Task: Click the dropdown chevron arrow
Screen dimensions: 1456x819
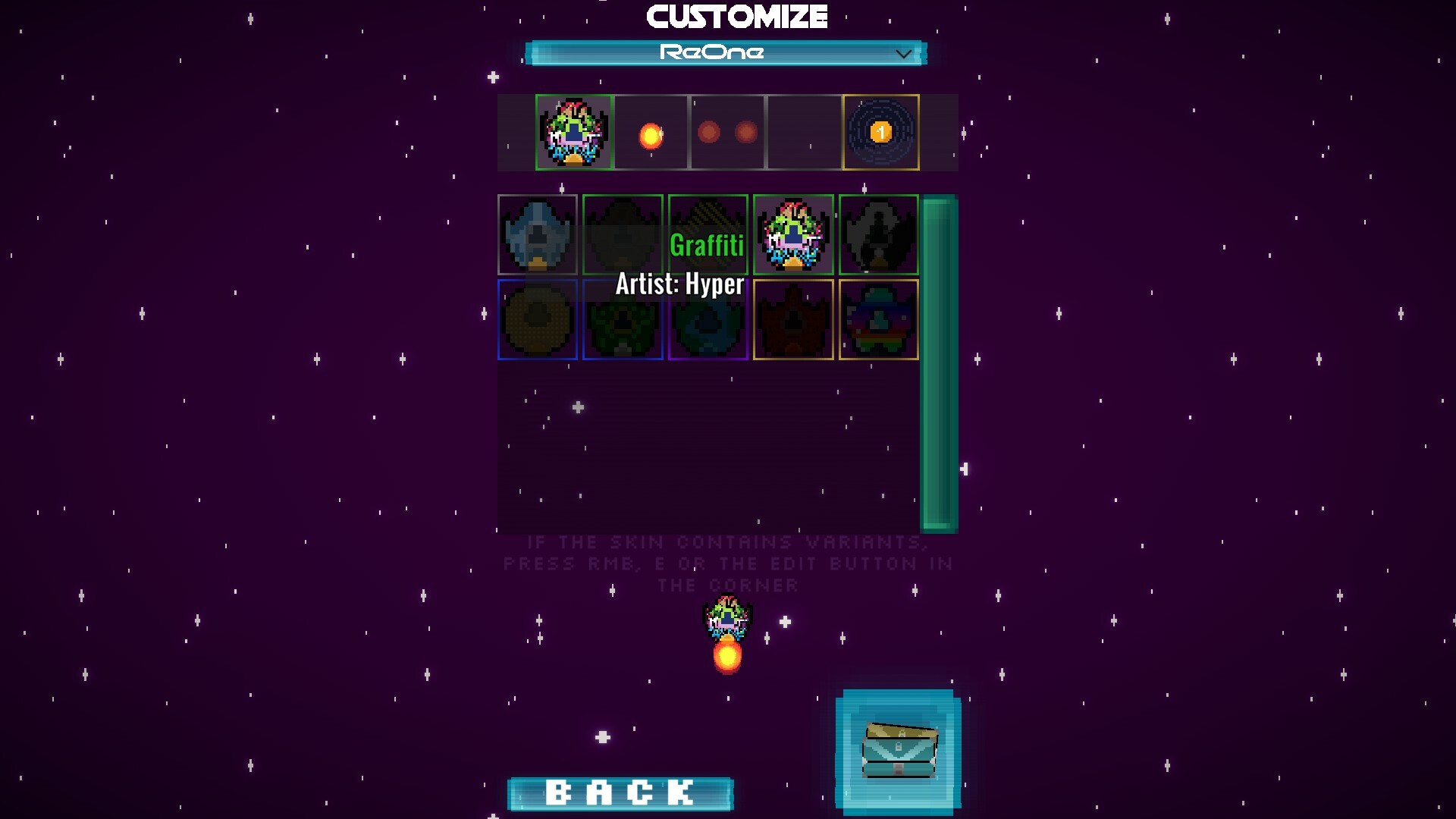Action: 902,53
